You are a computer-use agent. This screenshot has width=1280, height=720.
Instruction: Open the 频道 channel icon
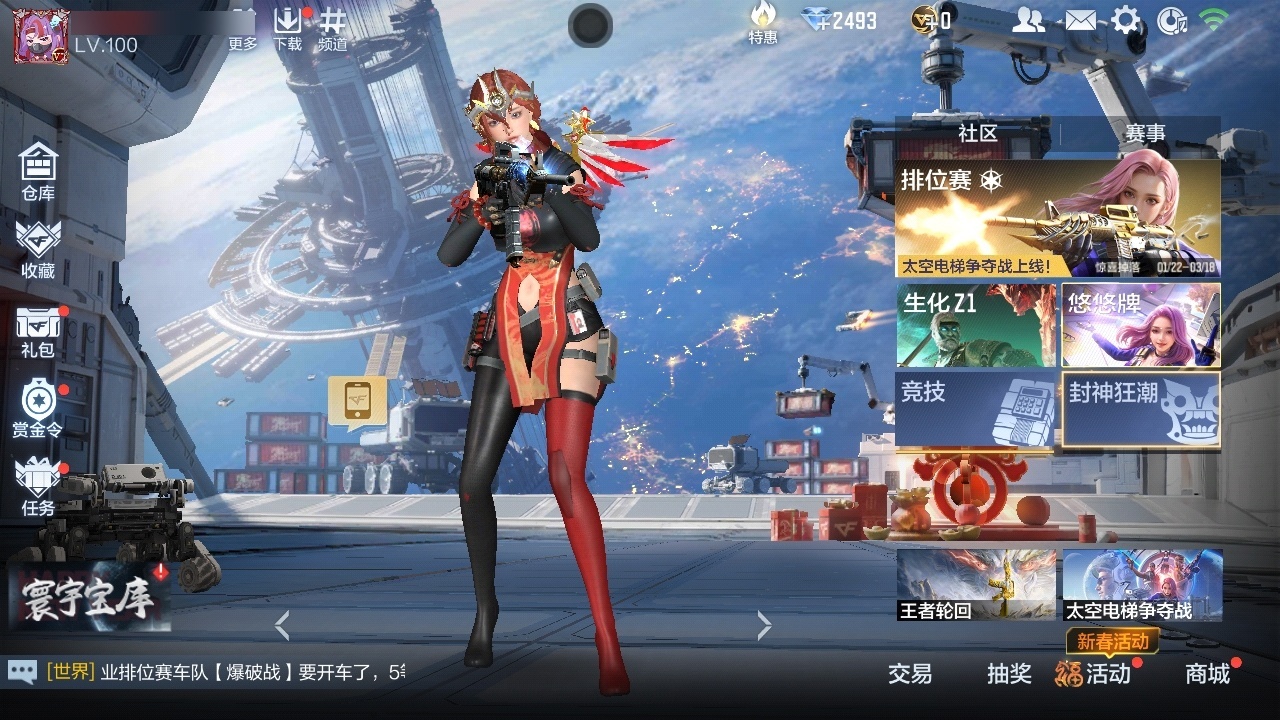tap(333, 27)
